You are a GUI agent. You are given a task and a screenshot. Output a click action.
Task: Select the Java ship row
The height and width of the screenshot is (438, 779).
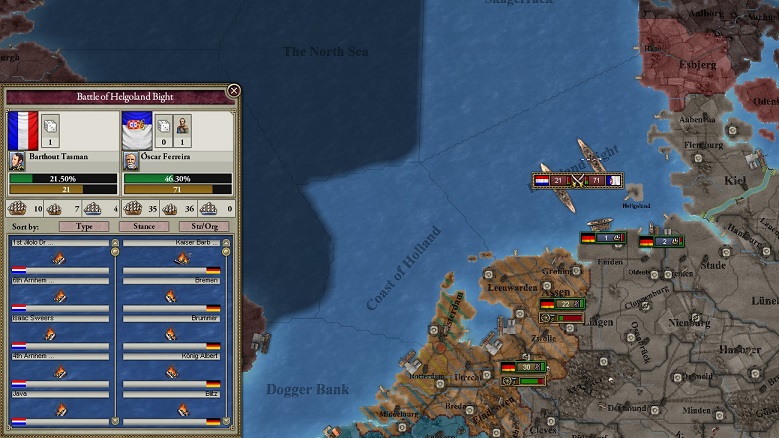click(59, 412)
